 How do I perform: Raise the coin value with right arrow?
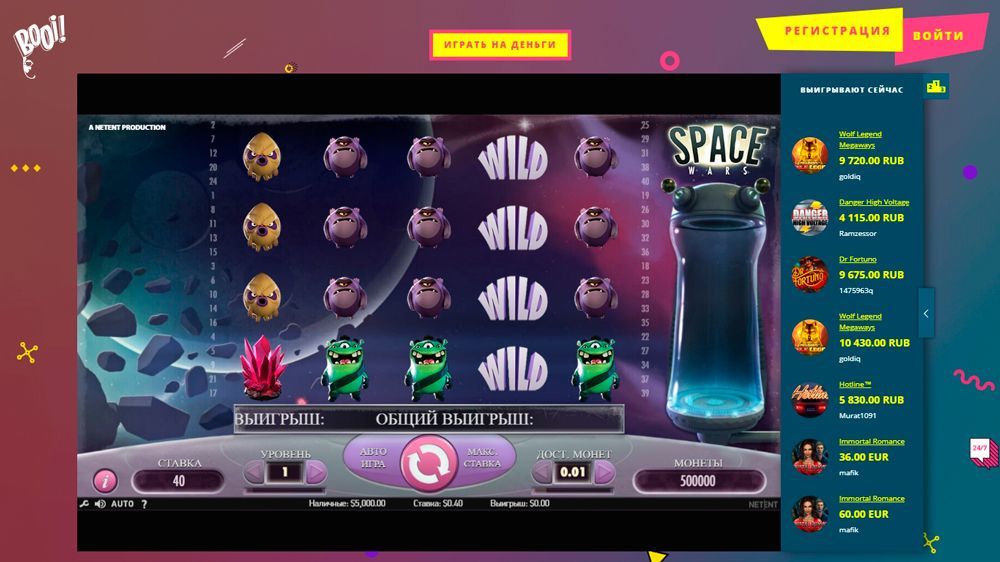point(602,471)
